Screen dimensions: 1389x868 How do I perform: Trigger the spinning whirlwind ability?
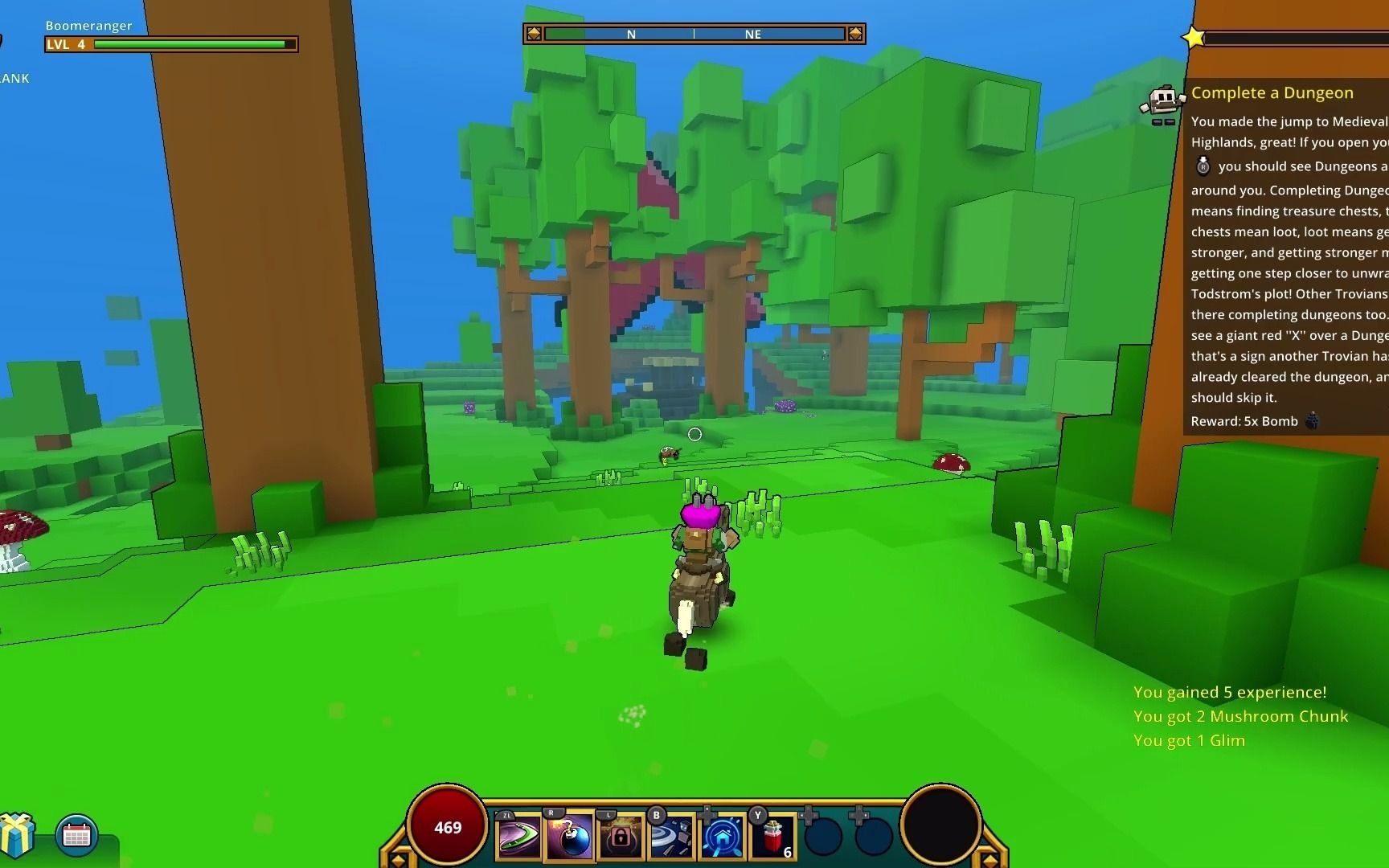671,837
